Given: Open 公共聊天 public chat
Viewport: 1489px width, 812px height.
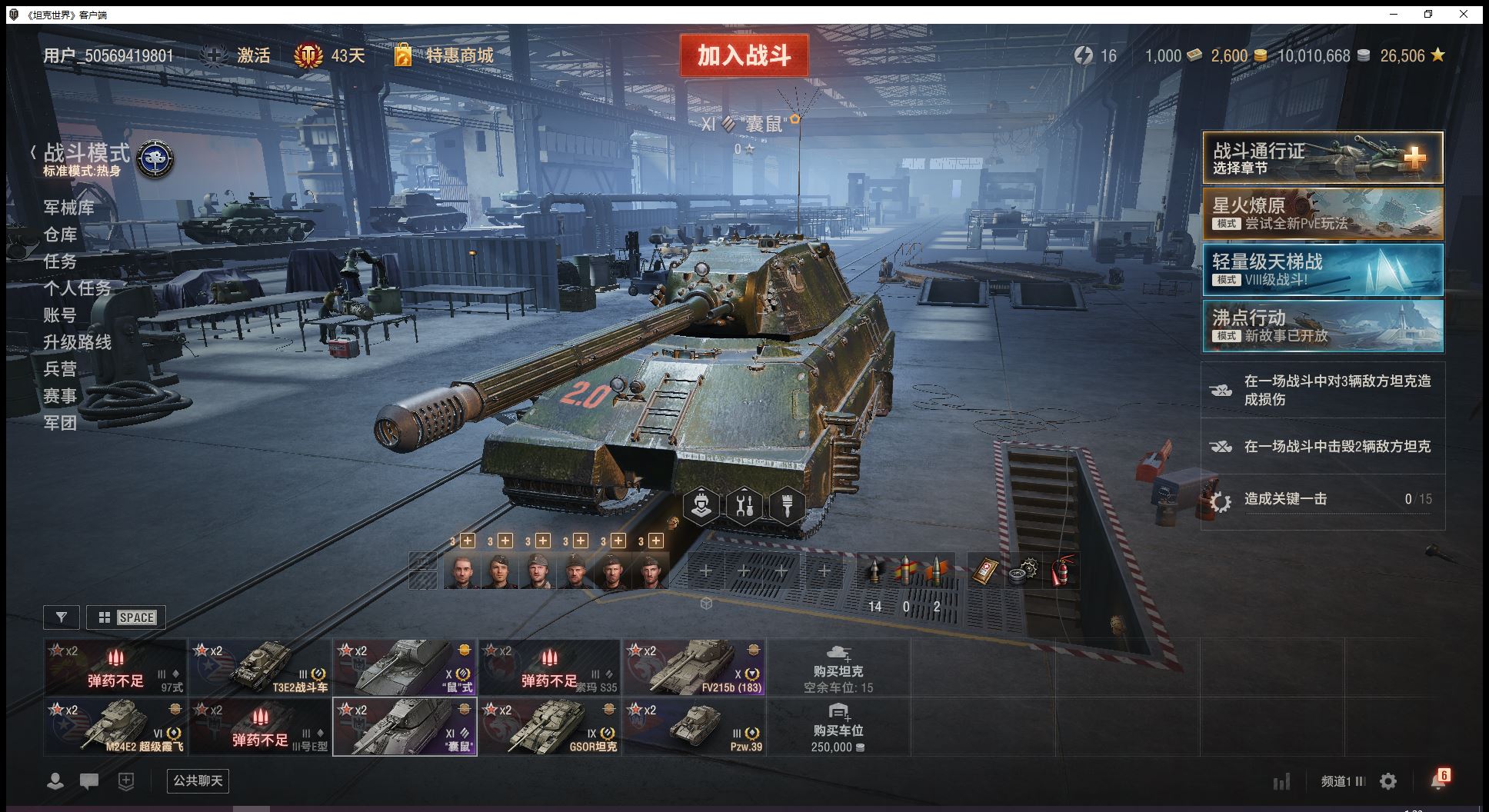Looking at the screenshot, I should [x=198, y=781].
